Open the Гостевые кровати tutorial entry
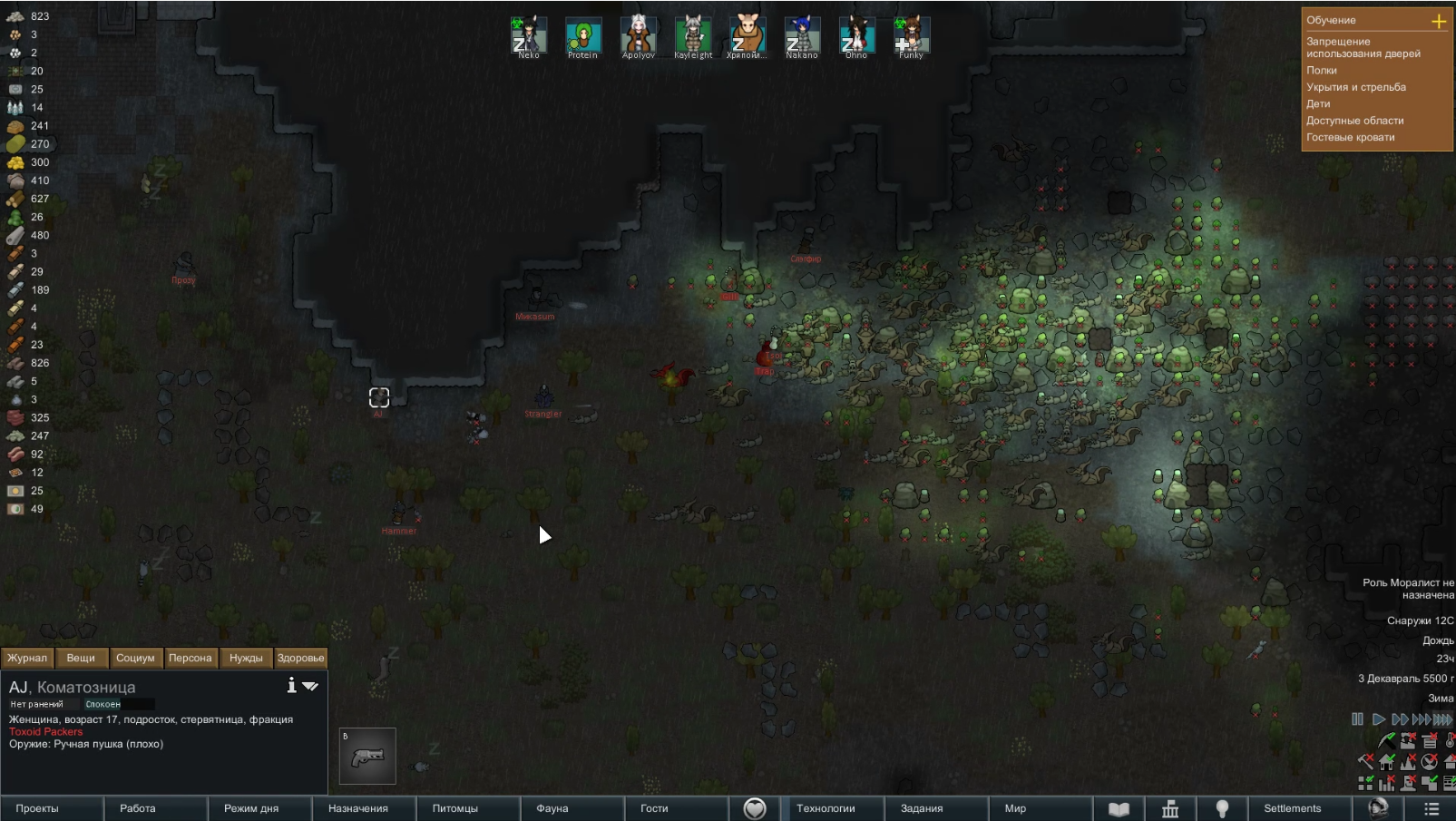This screenshot has width=1456, height=821. [1350, 138]
